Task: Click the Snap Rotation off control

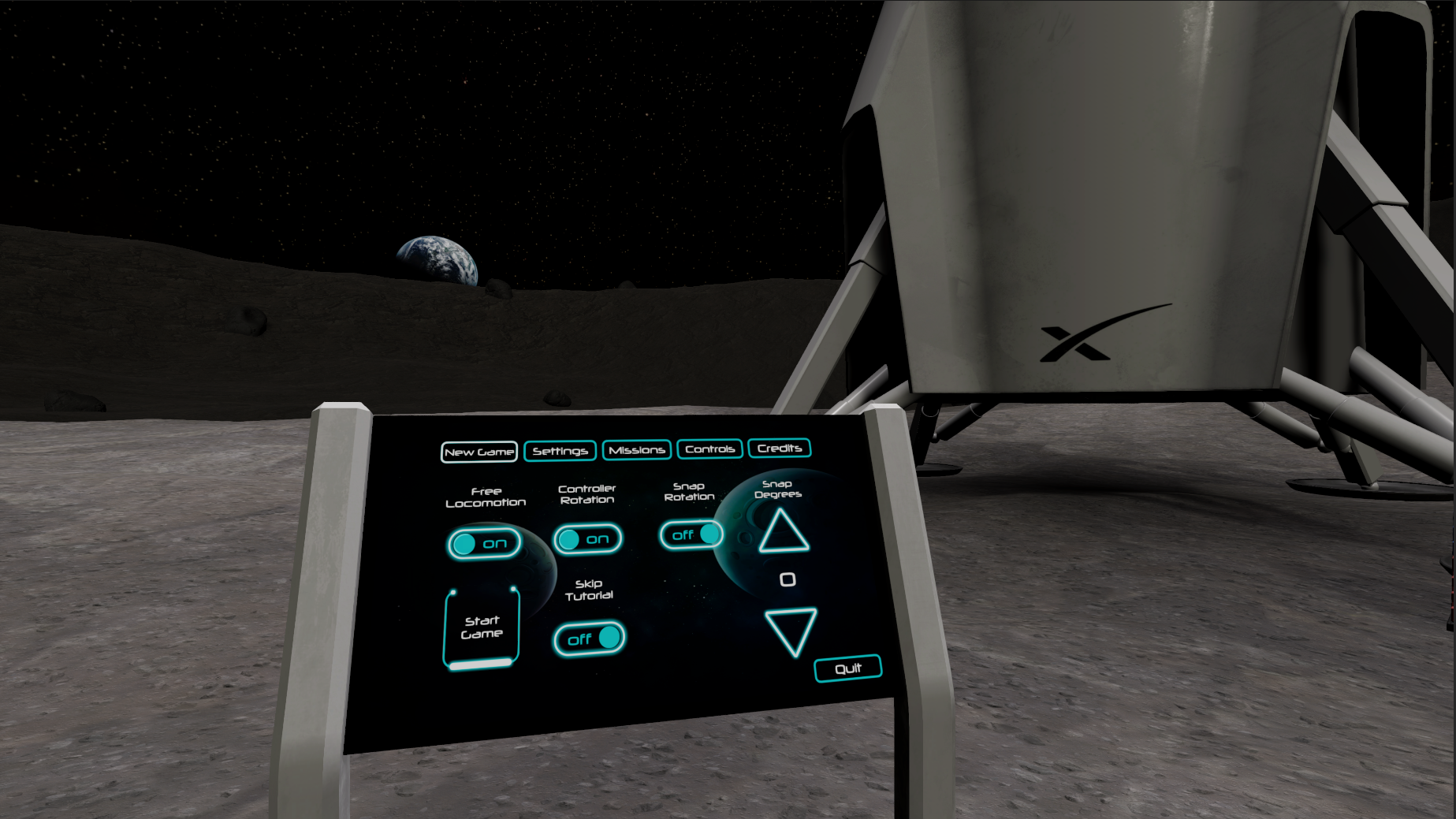Action: pyautogui.click(x=691, y=534)
